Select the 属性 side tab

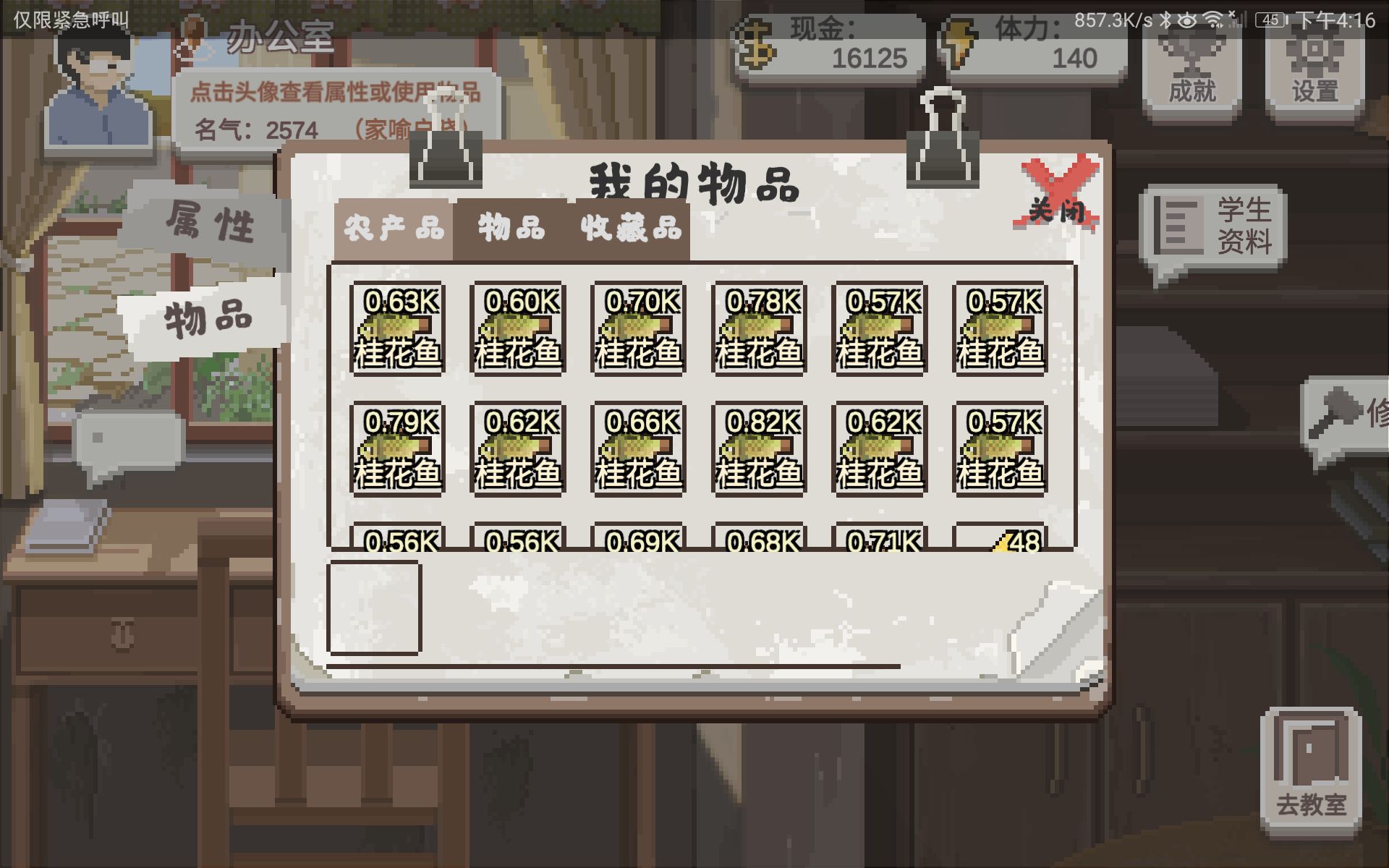(x=209, y=221)
